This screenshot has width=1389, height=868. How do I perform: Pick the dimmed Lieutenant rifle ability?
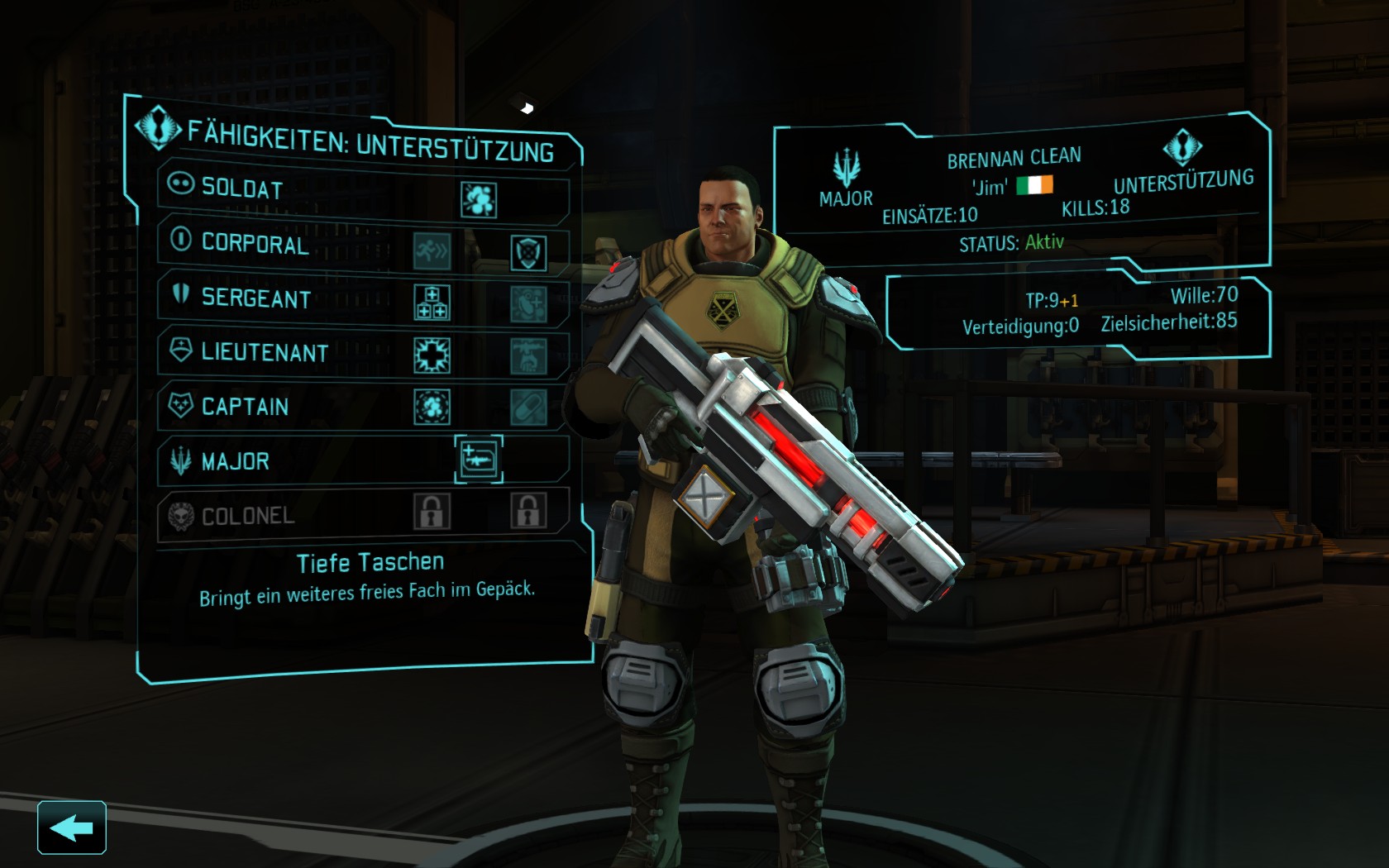coord(528,356)
